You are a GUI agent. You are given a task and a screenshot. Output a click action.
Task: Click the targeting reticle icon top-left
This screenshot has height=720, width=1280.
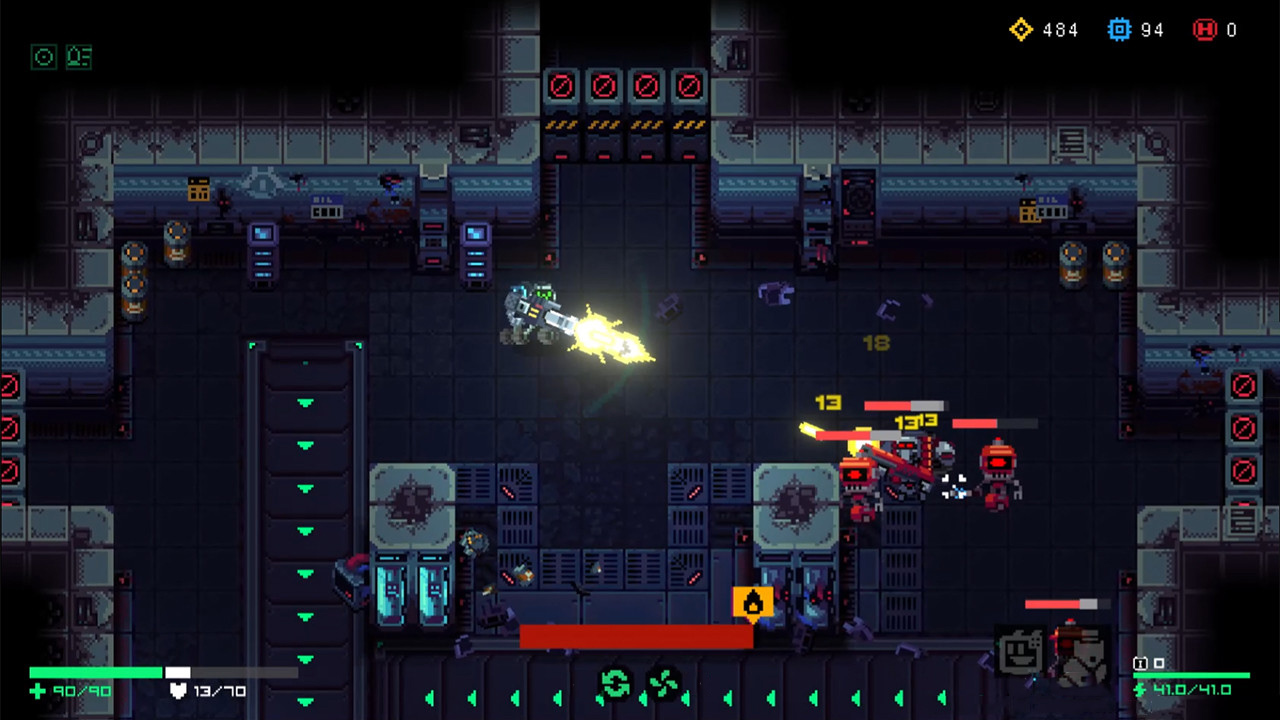tap(43, 57)
